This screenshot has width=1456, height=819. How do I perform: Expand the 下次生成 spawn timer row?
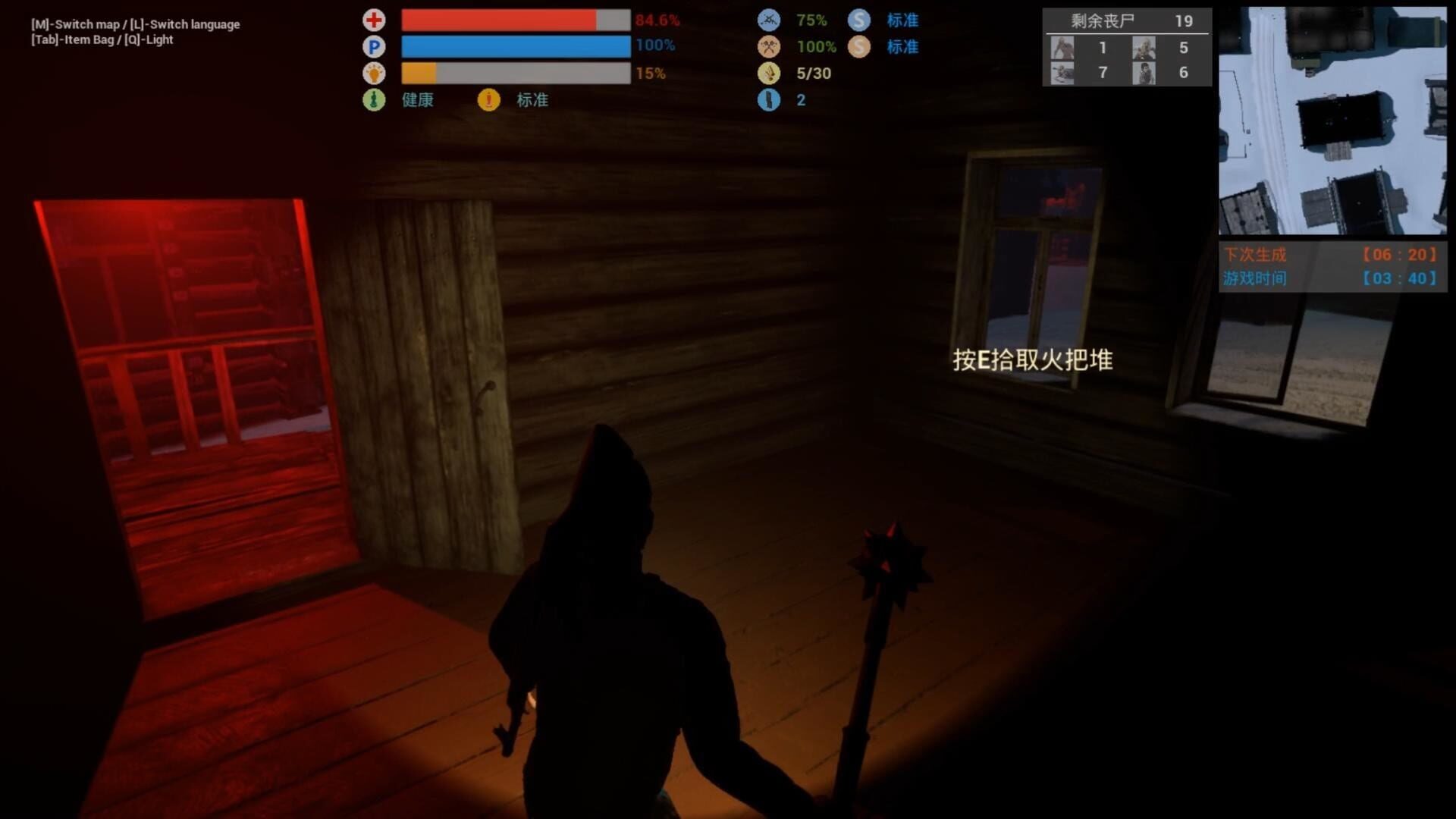(1254, 256)
